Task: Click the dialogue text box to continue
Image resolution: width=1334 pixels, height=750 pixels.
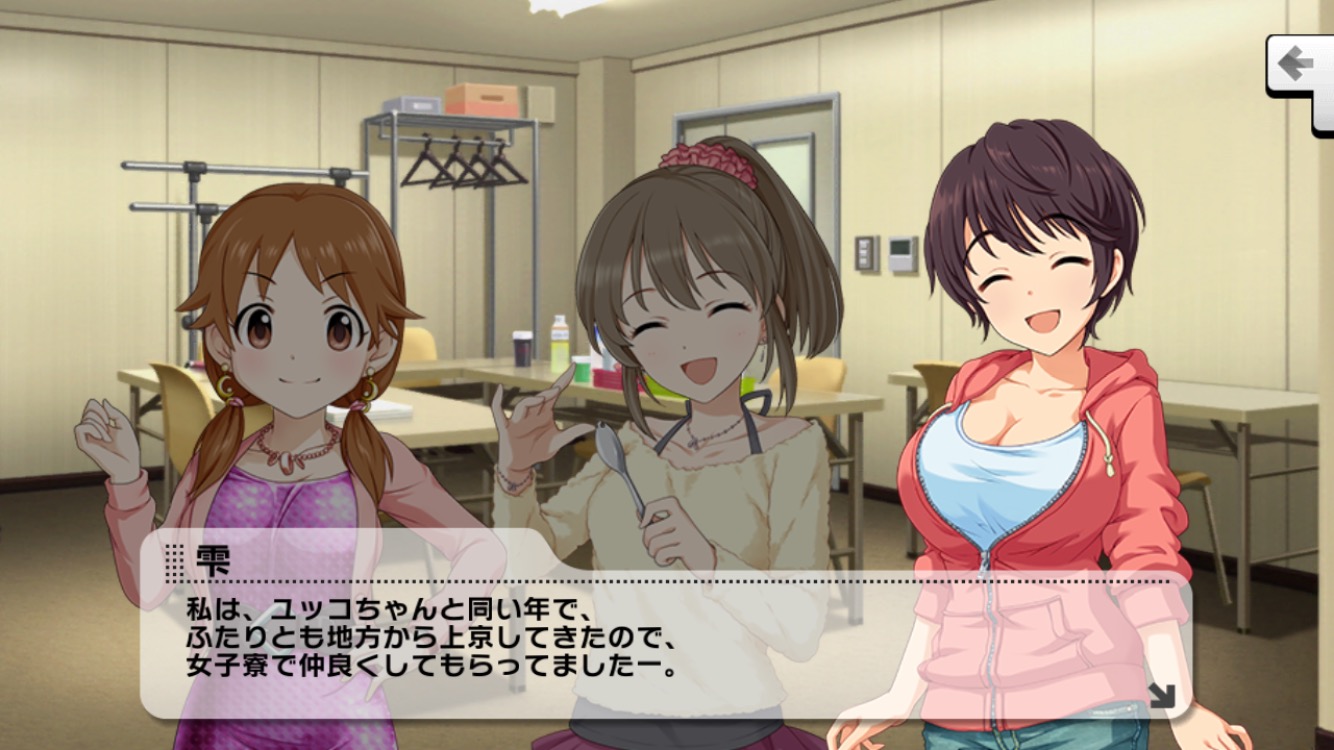Action: pyautogui.click(x=660, y=640)
